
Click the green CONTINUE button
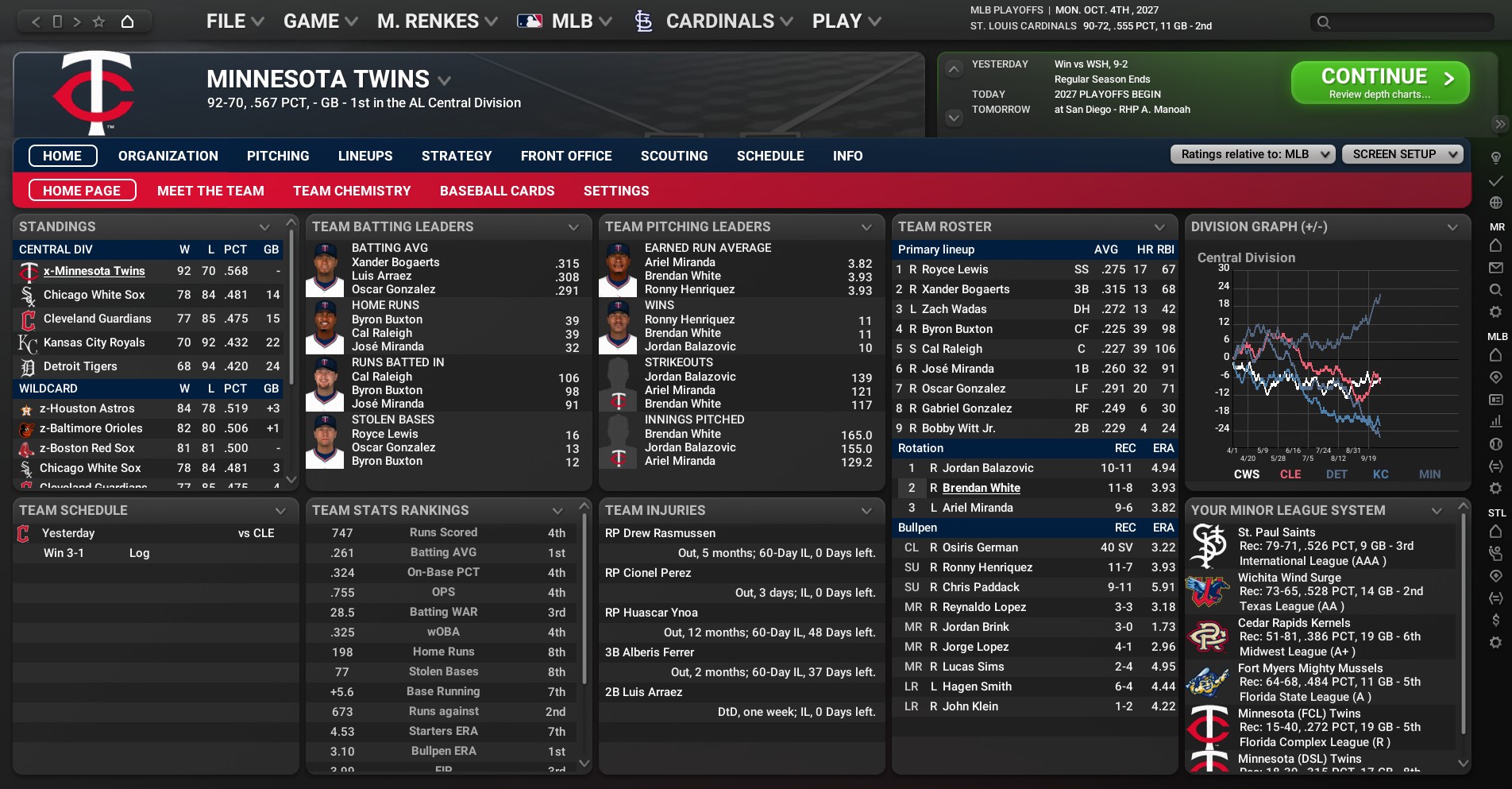pos(1379,83)
